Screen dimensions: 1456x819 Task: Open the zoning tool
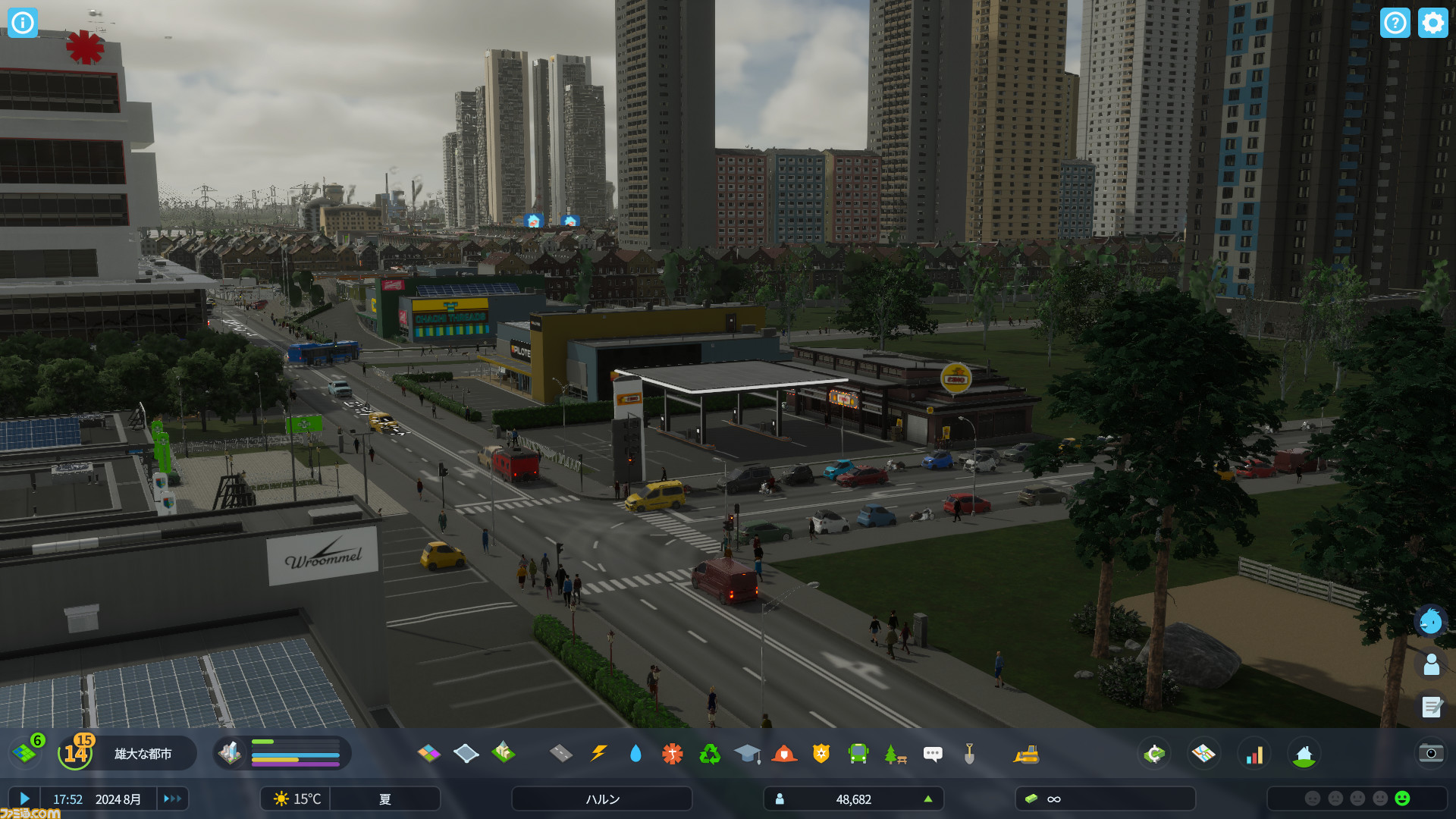(431, 753)
